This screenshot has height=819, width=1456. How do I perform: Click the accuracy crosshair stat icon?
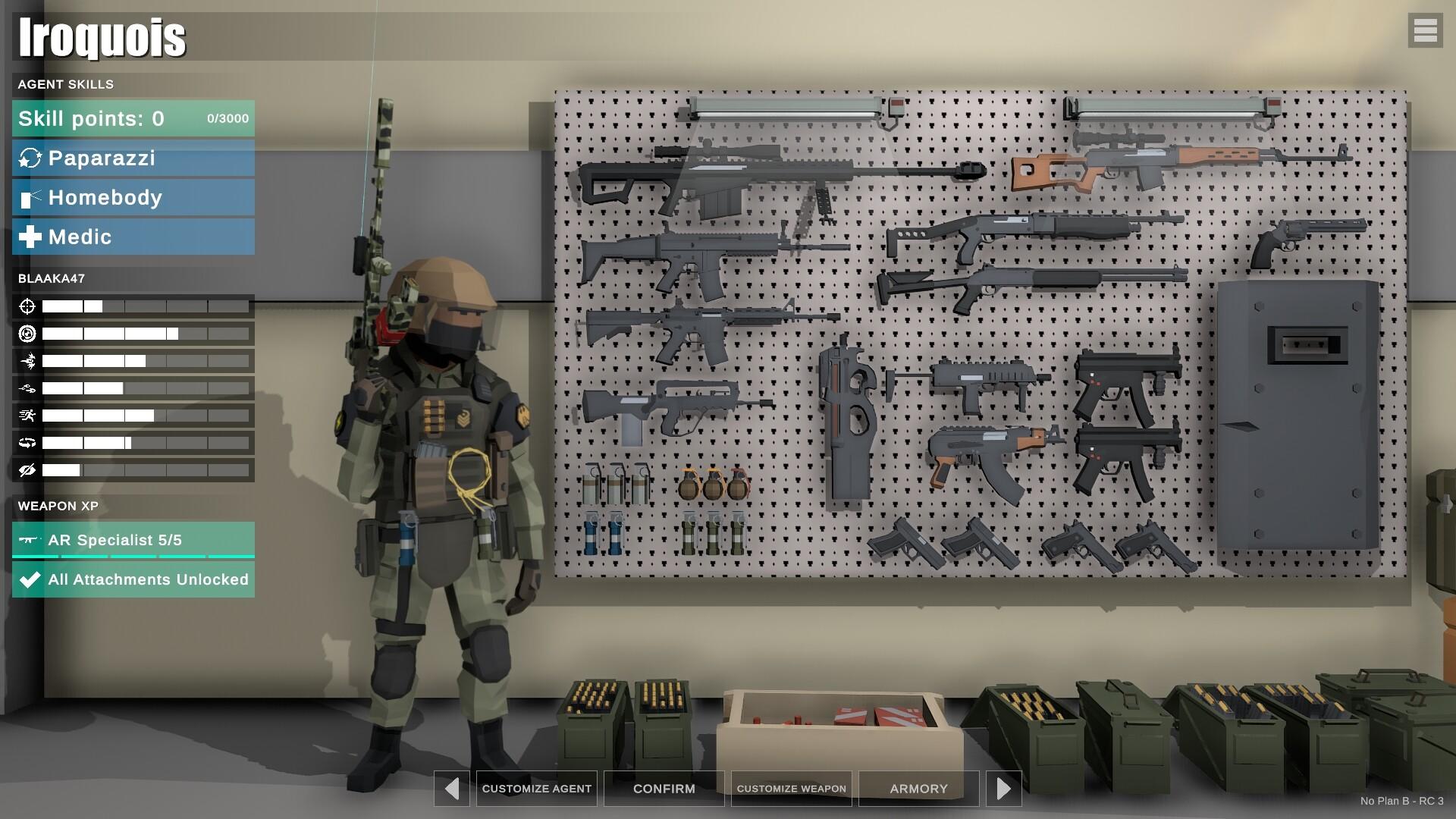tap(28, 307)
